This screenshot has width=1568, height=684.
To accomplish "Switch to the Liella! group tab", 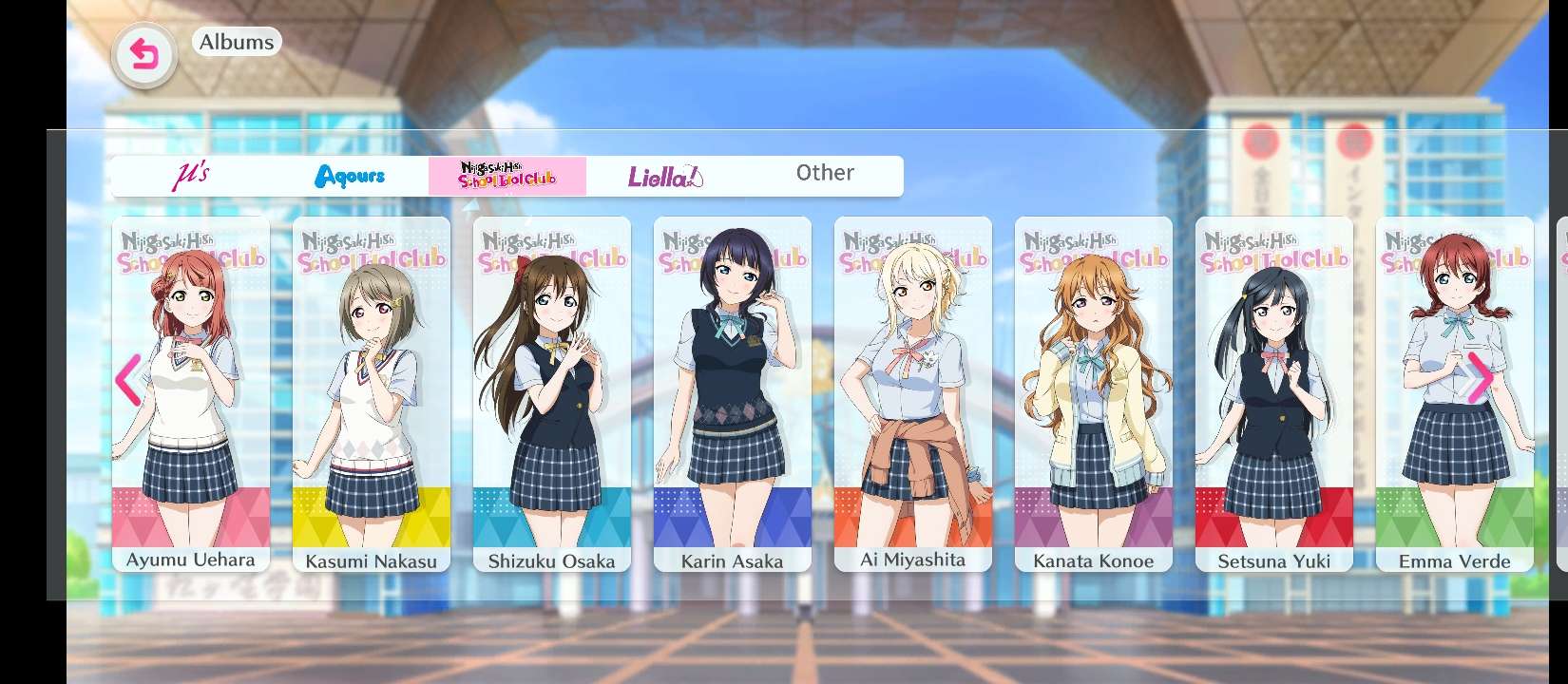I will point(665,176).
